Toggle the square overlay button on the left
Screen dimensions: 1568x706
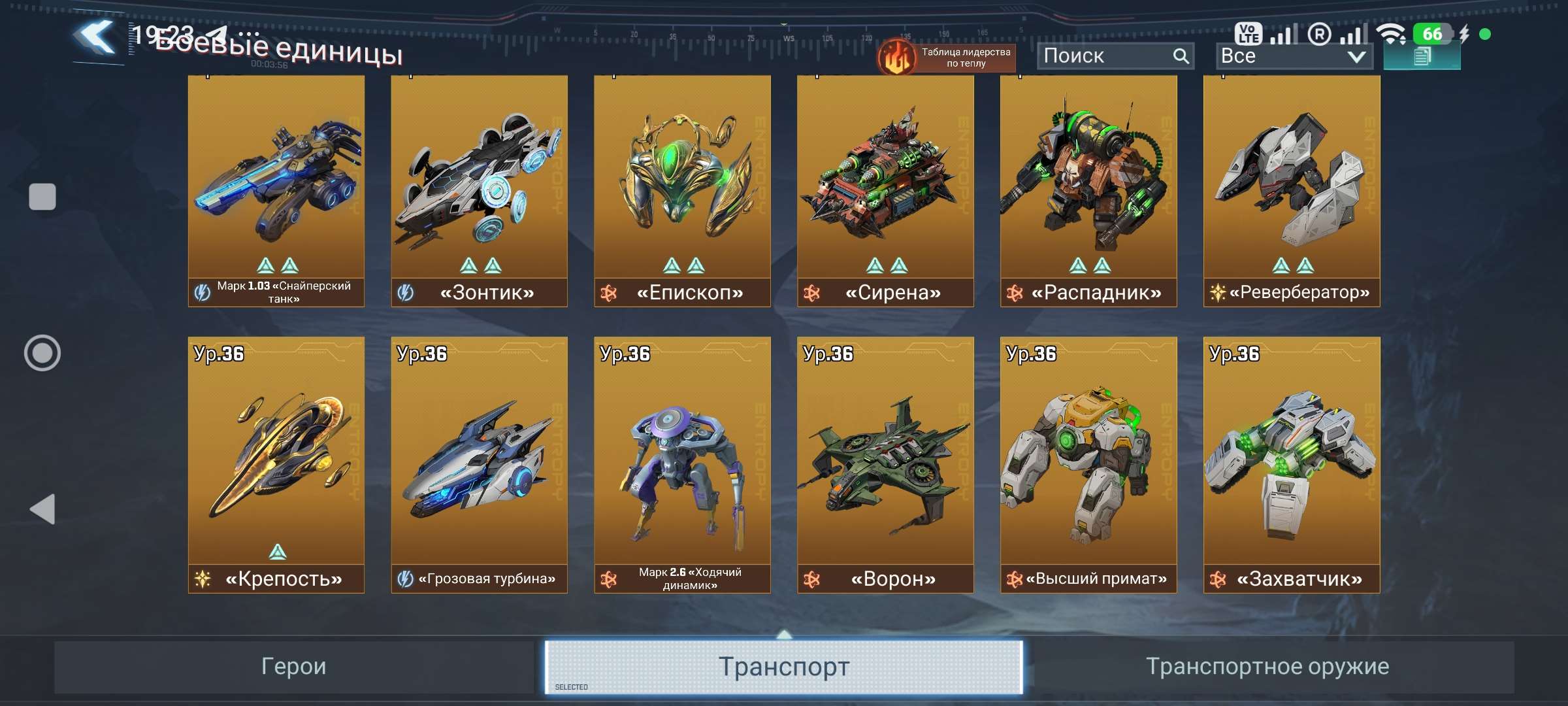click(x=43, y=195)
